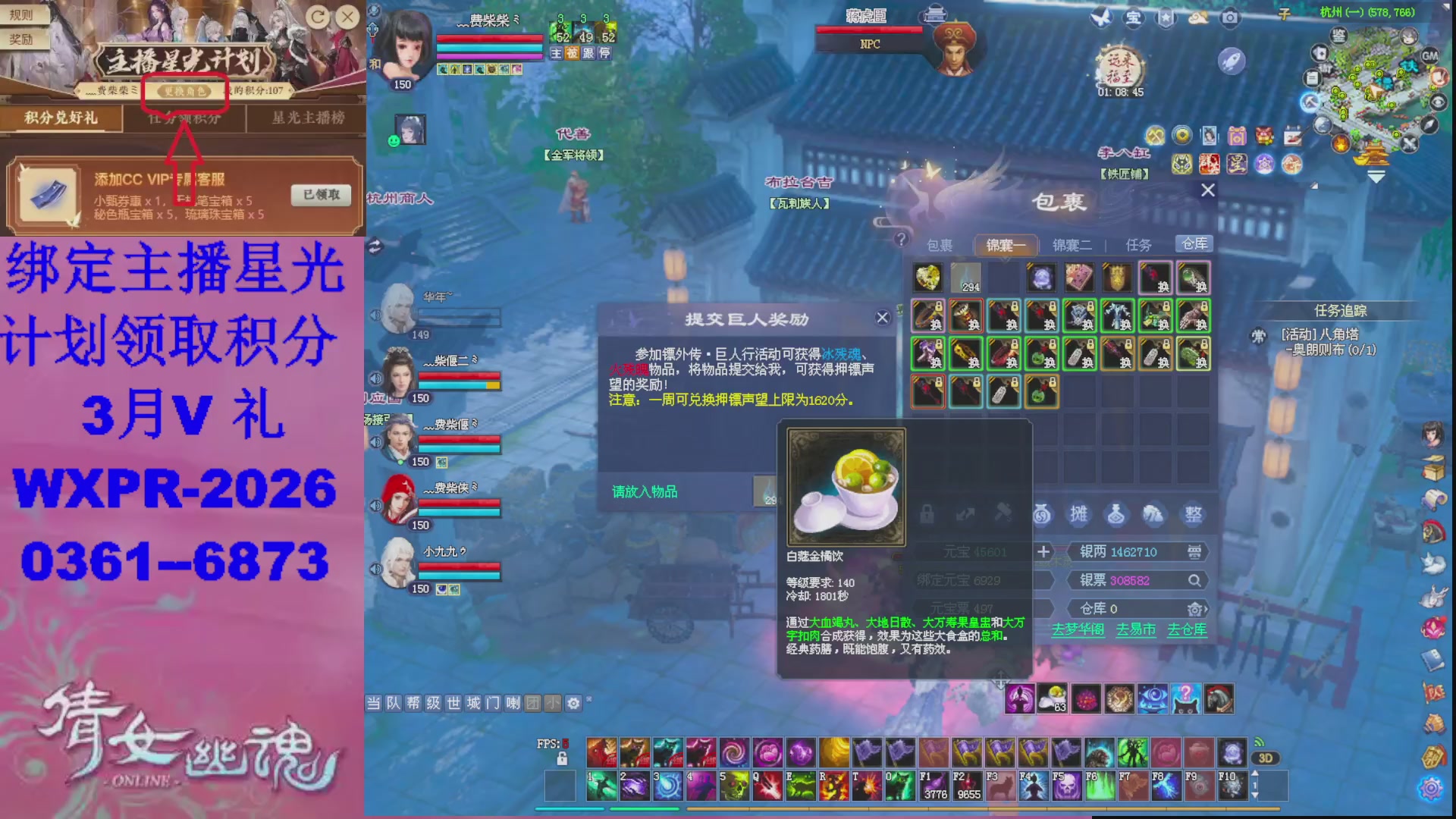Open the rocket boost icon below the minimap
Screen dimensions: 1456x819
point(1232,61)
